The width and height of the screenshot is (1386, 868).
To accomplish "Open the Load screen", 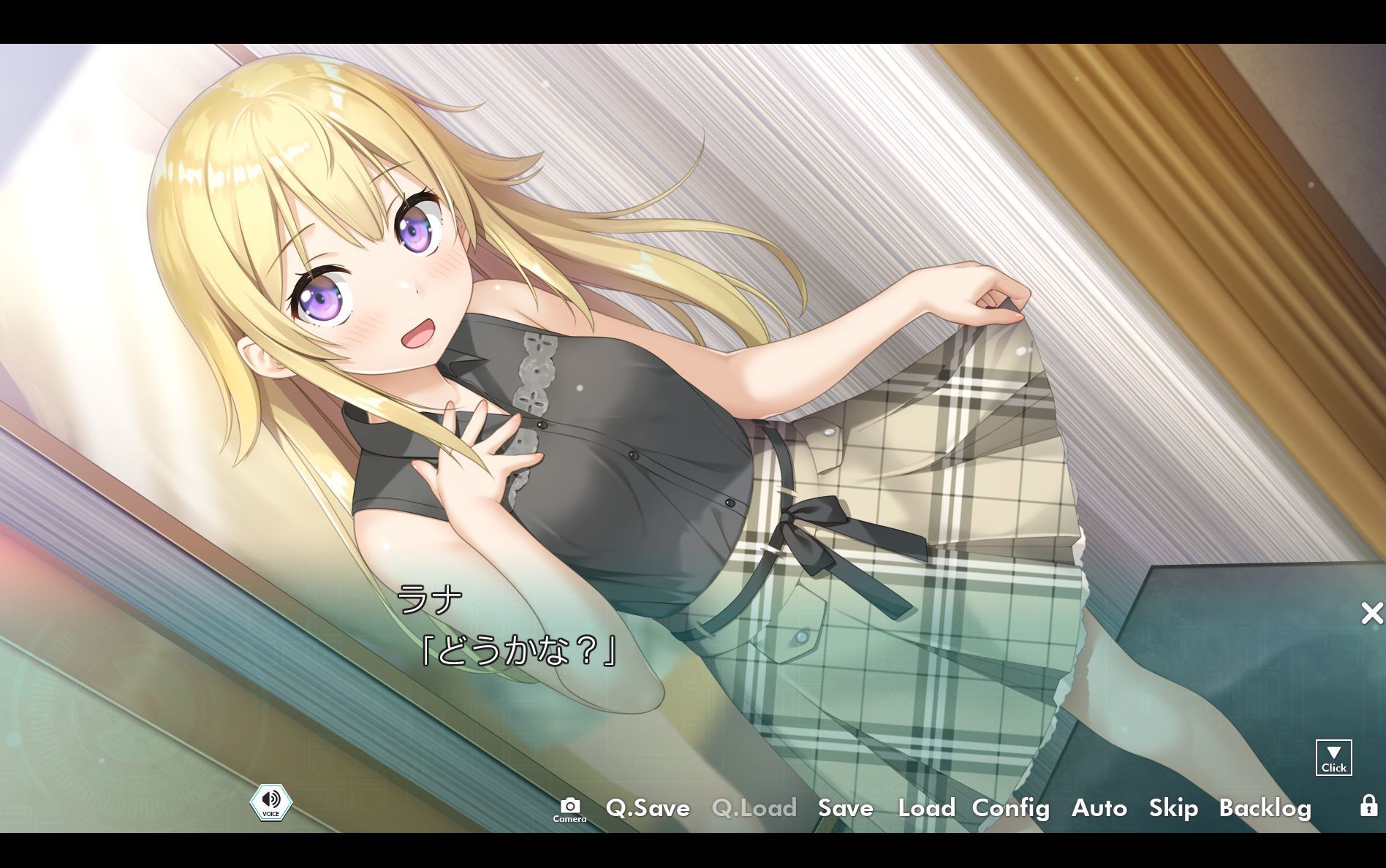I will coord(925,809).
